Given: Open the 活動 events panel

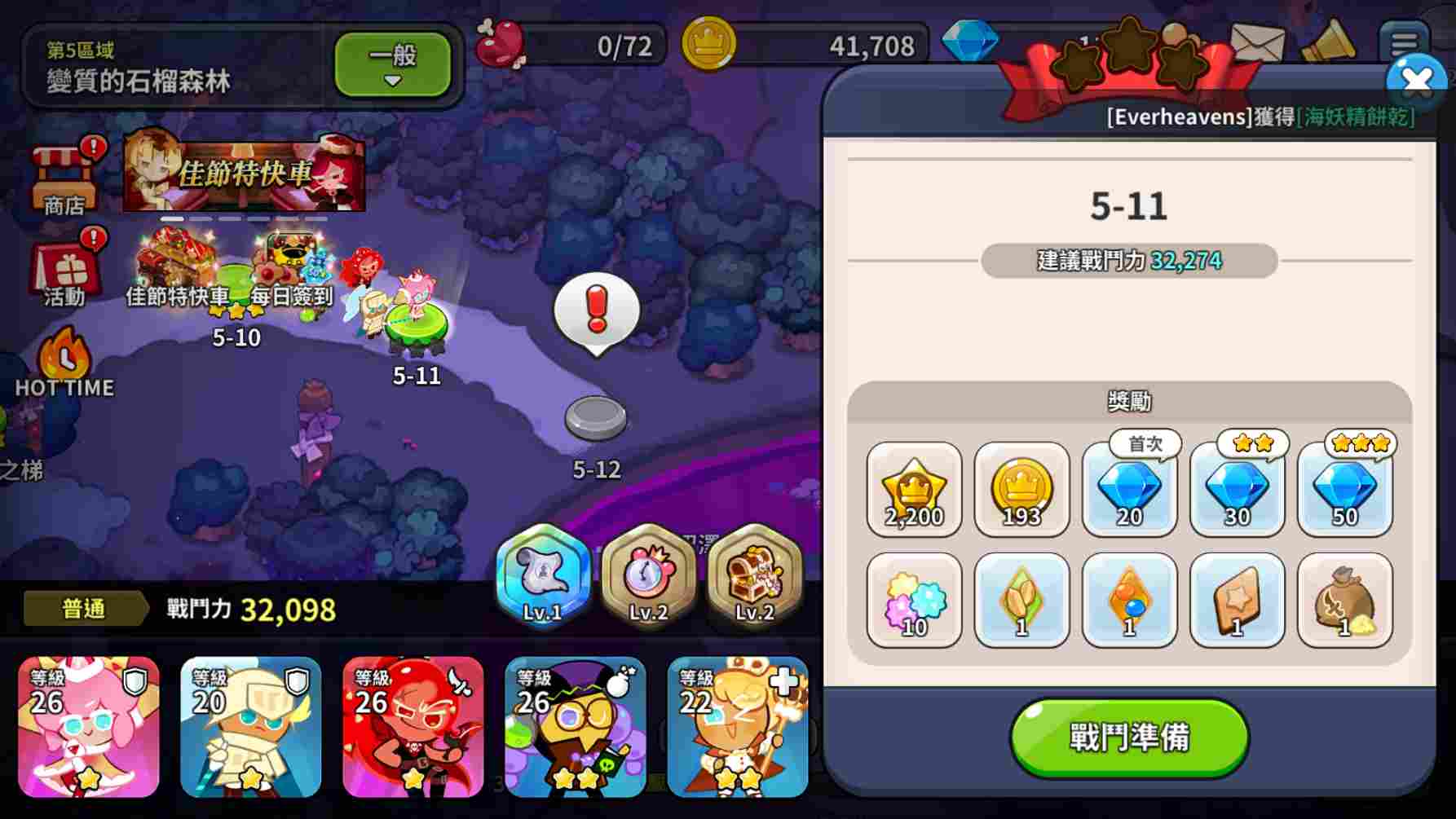Looking at the screenshot, I should coord(64,269).
